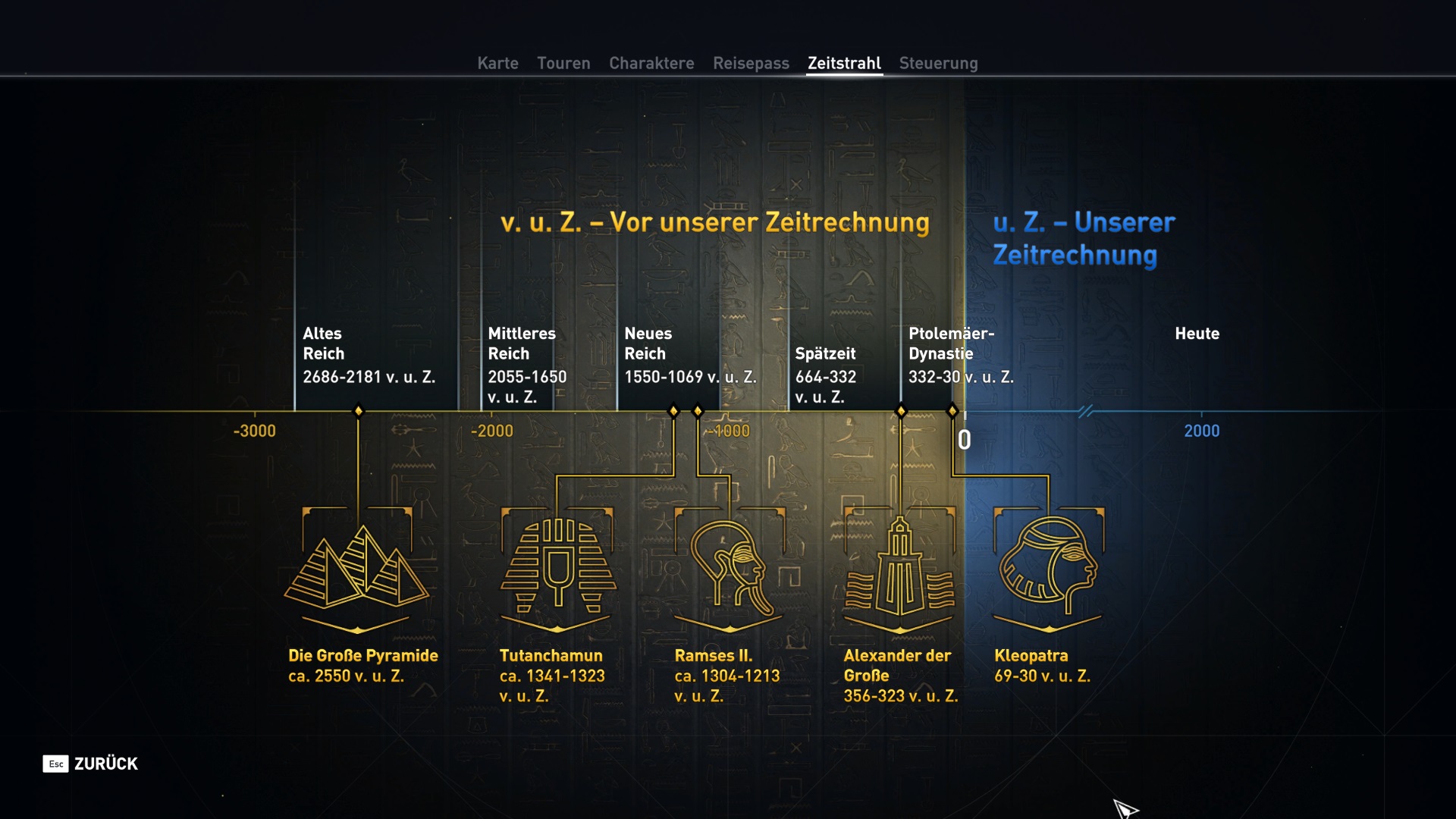Choose the Tutanchamun pharaoh mask icon

click(x=557, y=567)
